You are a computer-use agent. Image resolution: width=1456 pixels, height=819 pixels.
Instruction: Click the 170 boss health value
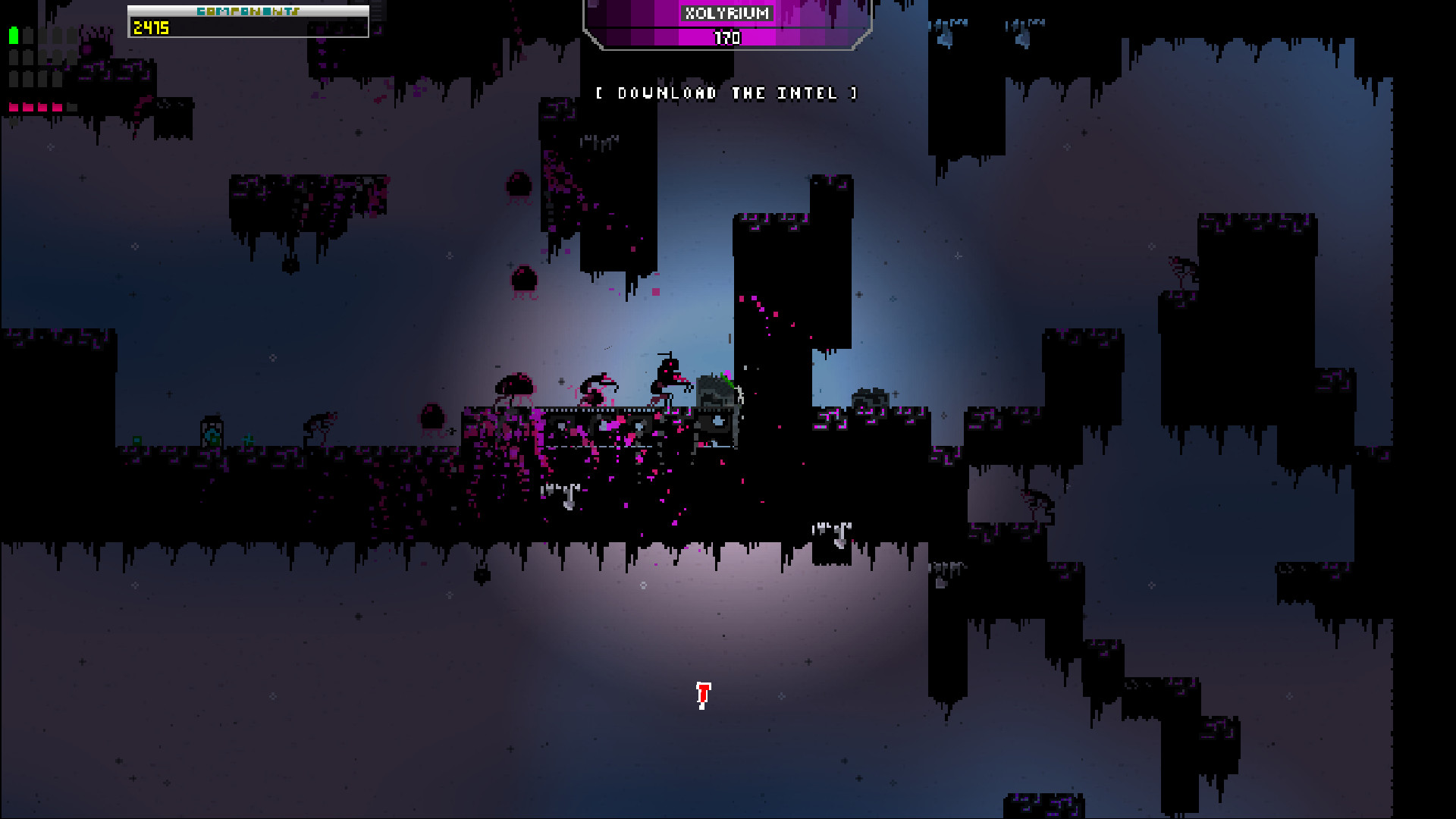pos(726,38)
